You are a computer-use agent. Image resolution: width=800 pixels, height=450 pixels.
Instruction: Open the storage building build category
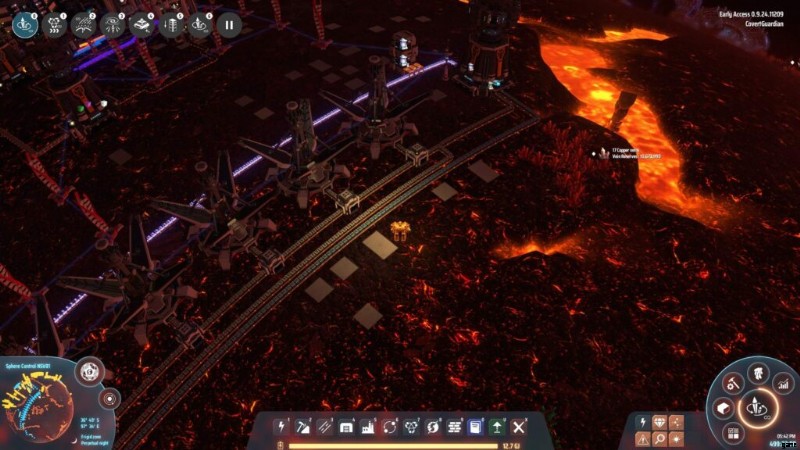(347, 427)
